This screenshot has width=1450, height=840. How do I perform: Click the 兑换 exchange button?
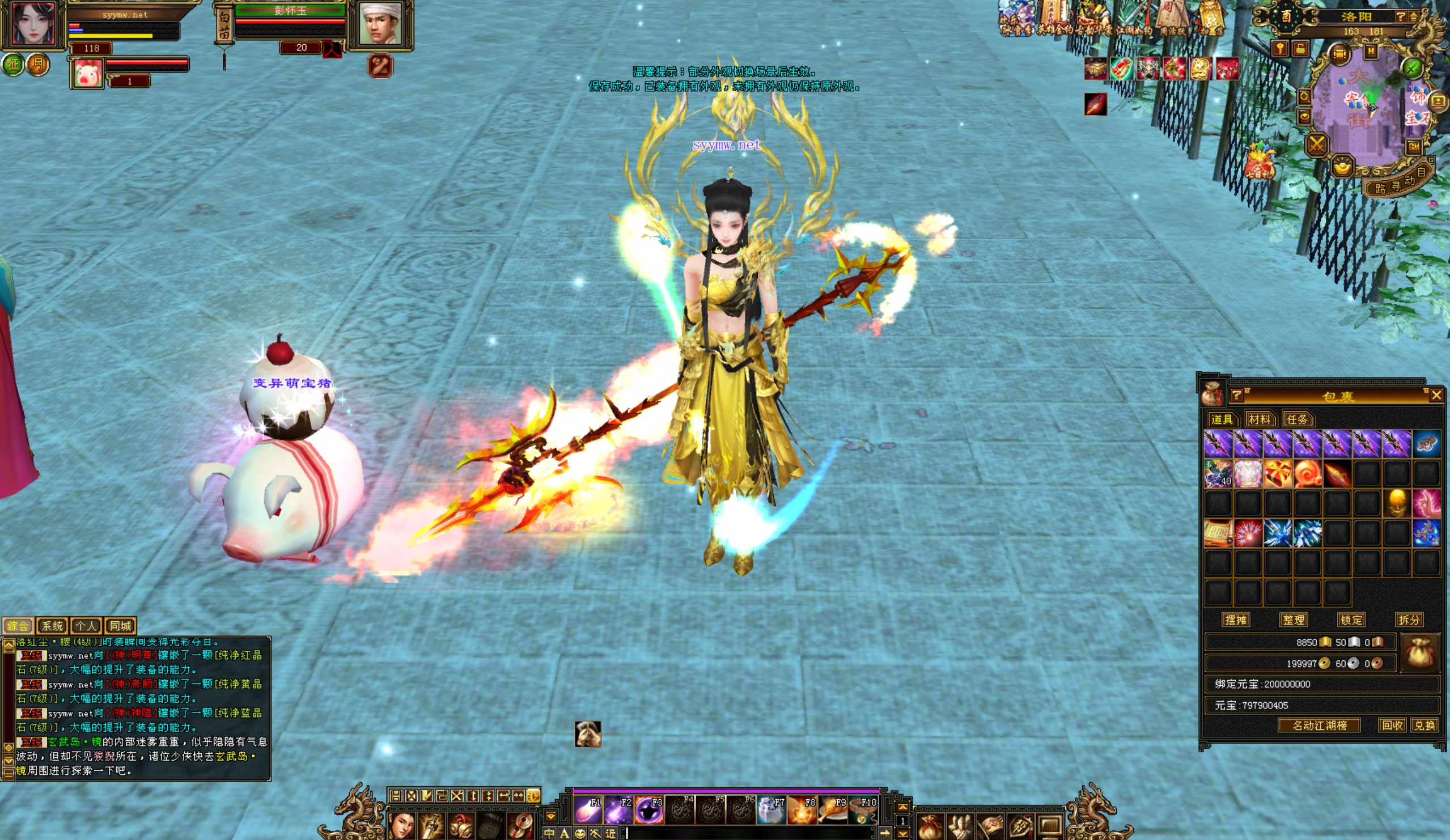[x=1424, y=726]
